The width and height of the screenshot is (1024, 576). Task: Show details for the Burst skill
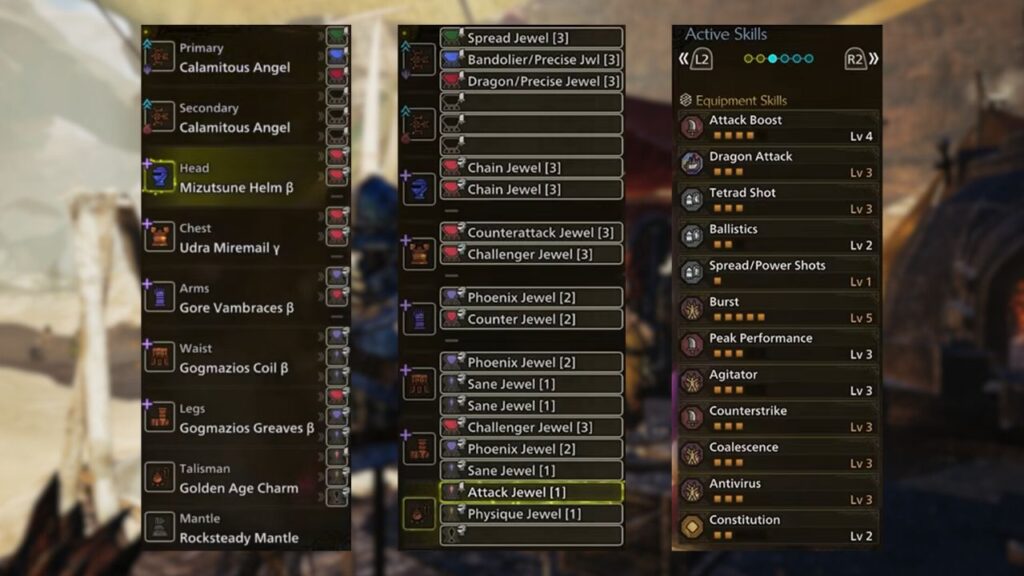[778, 309]
